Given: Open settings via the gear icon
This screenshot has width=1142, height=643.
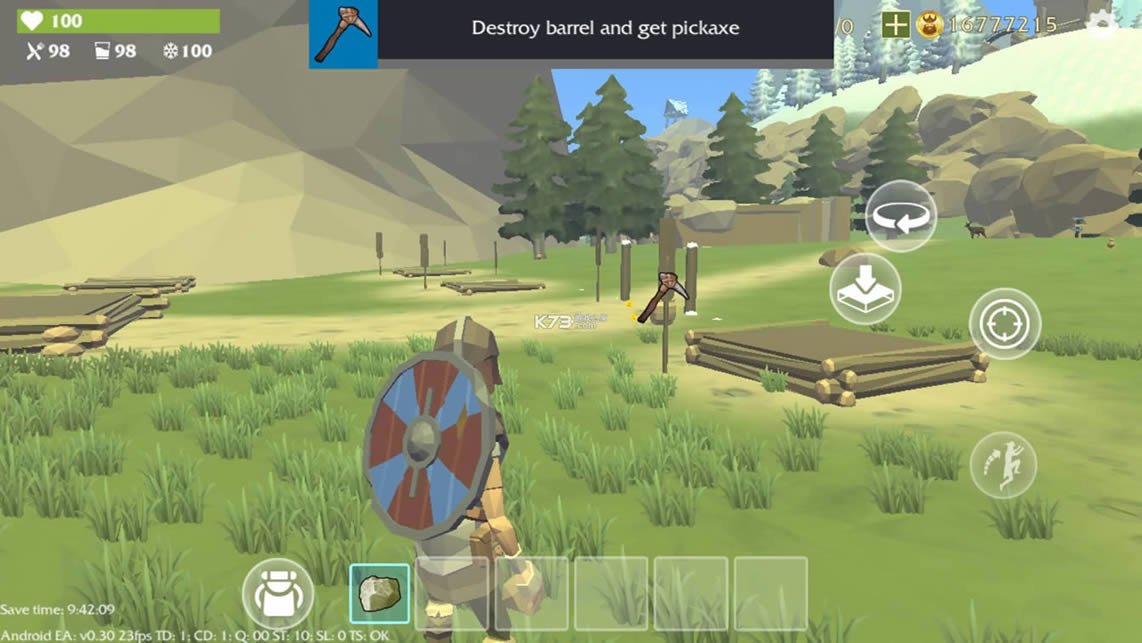Looking at the screenshot, I should pos(1101,24).
